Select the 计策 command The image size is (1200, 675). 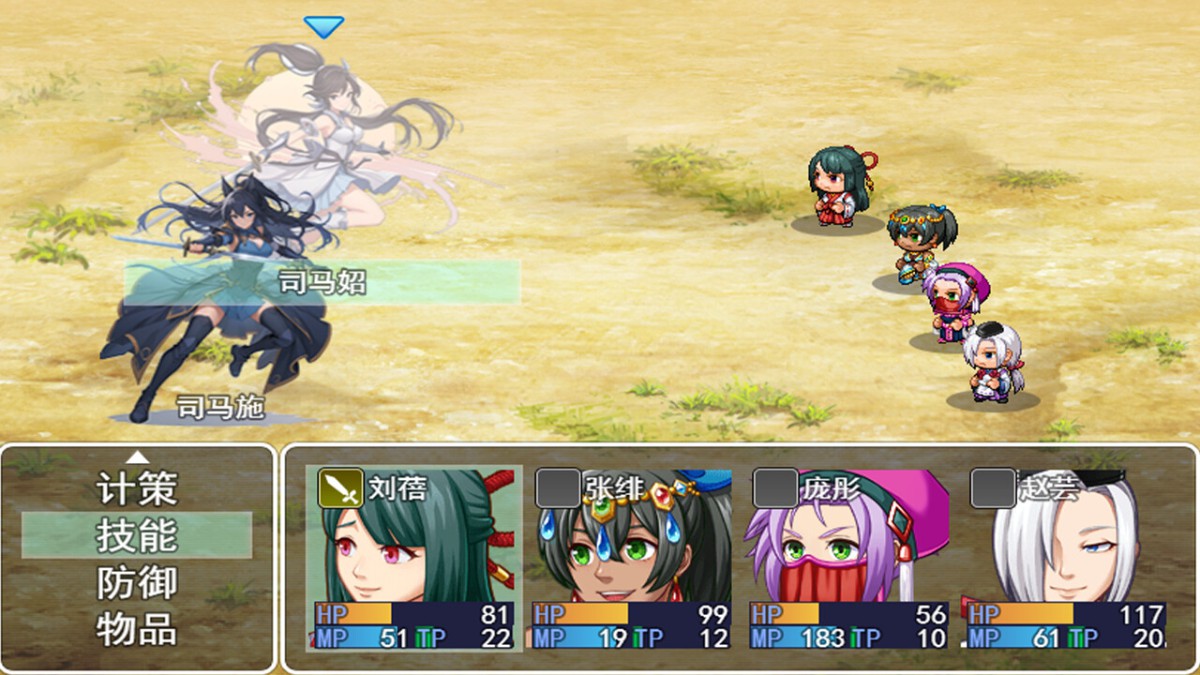point(137,489)
